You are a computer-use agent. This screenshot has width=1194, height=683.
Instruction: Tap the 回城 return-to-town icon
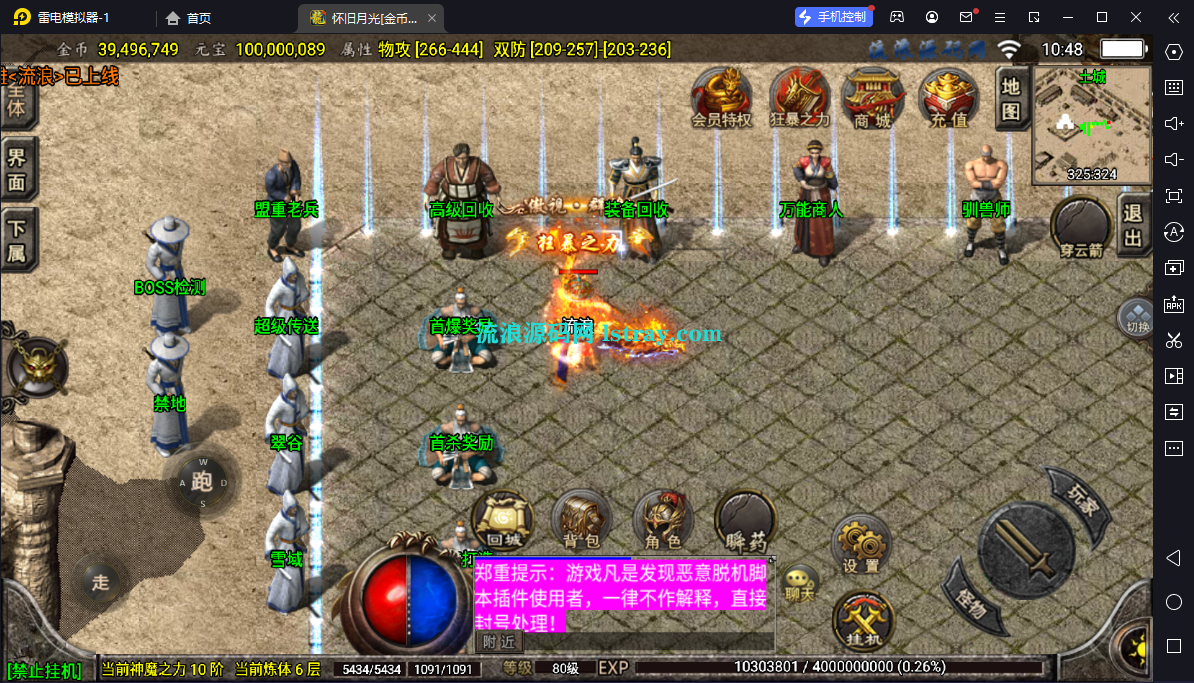[x=501, y=521]
